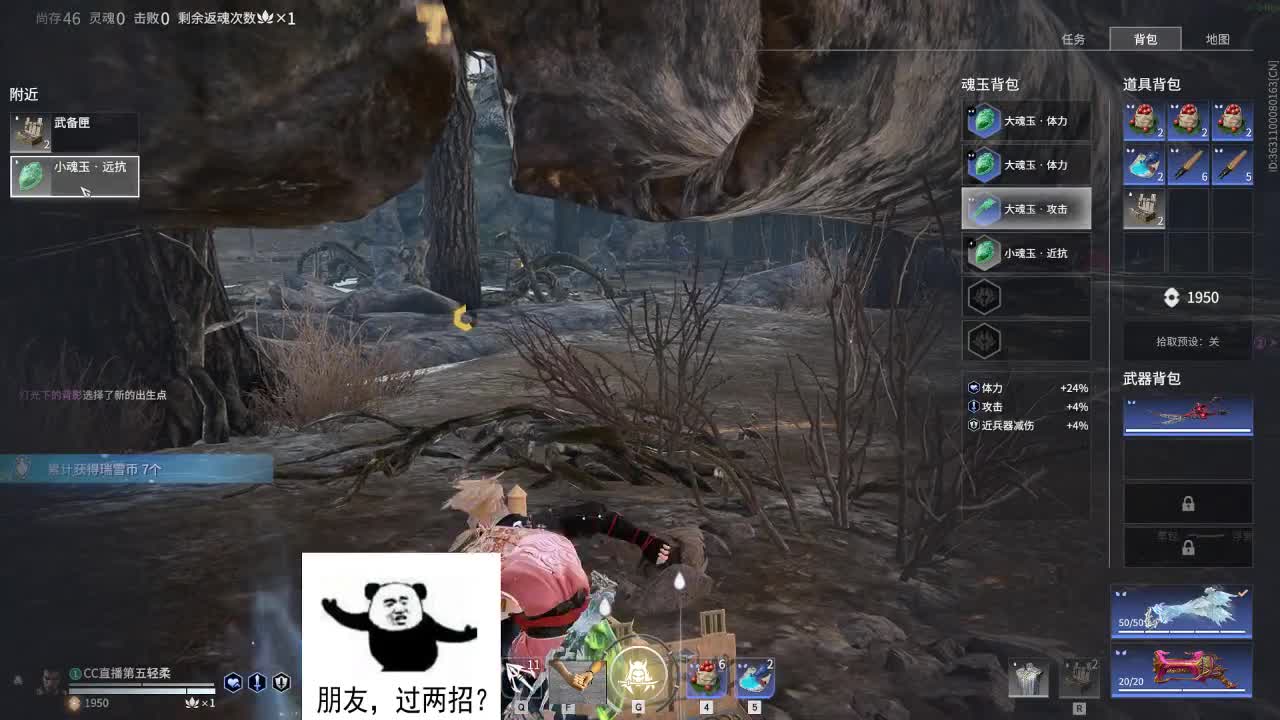This screenshot has height=720, width=1280.
Task: Click the locked weapon slot padlock
Action: [x=1186, y=502]
